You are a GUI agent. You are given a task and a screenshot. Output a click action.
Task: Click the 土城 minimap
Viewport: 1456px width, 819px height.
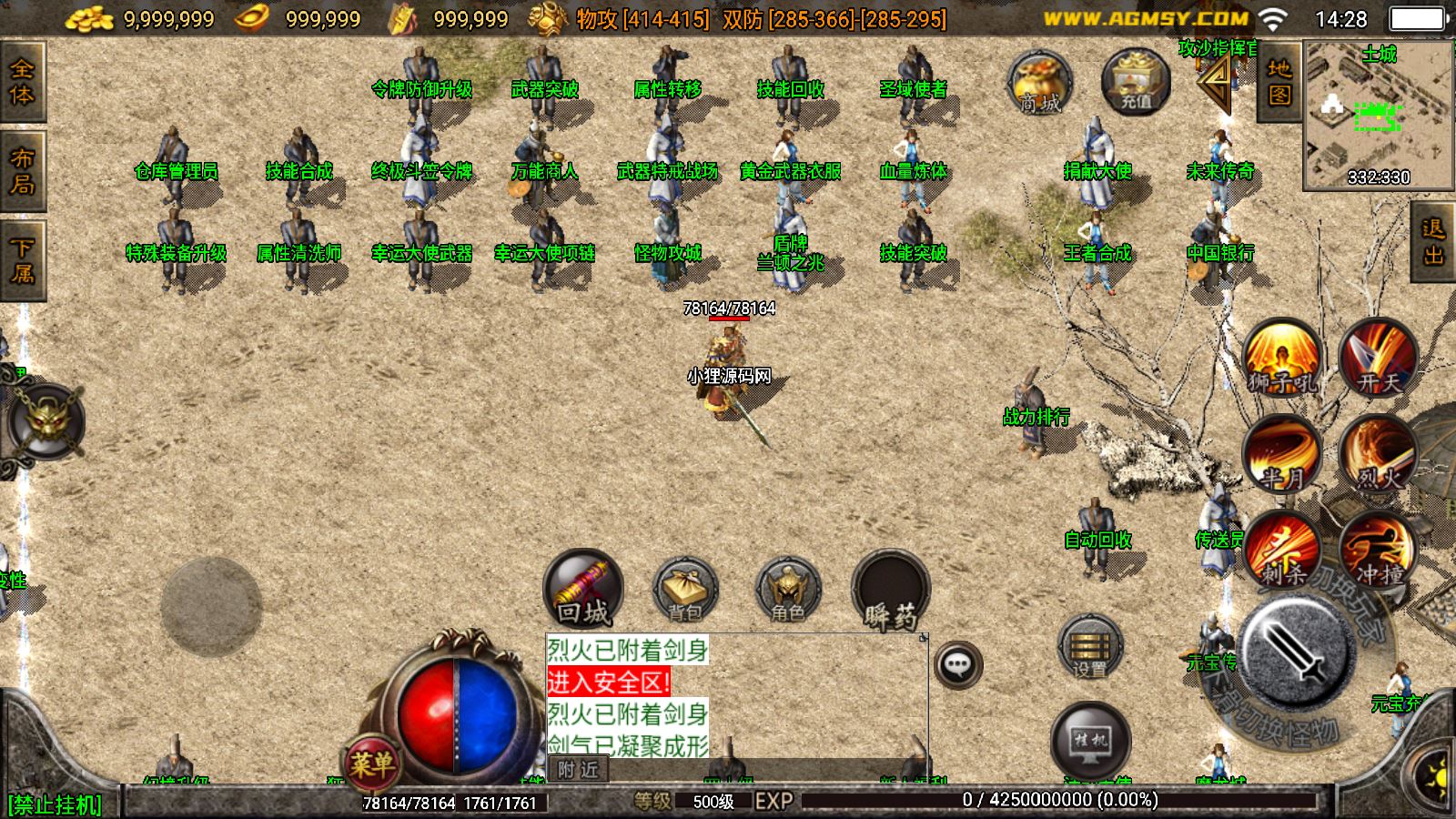coord(1378,114)
